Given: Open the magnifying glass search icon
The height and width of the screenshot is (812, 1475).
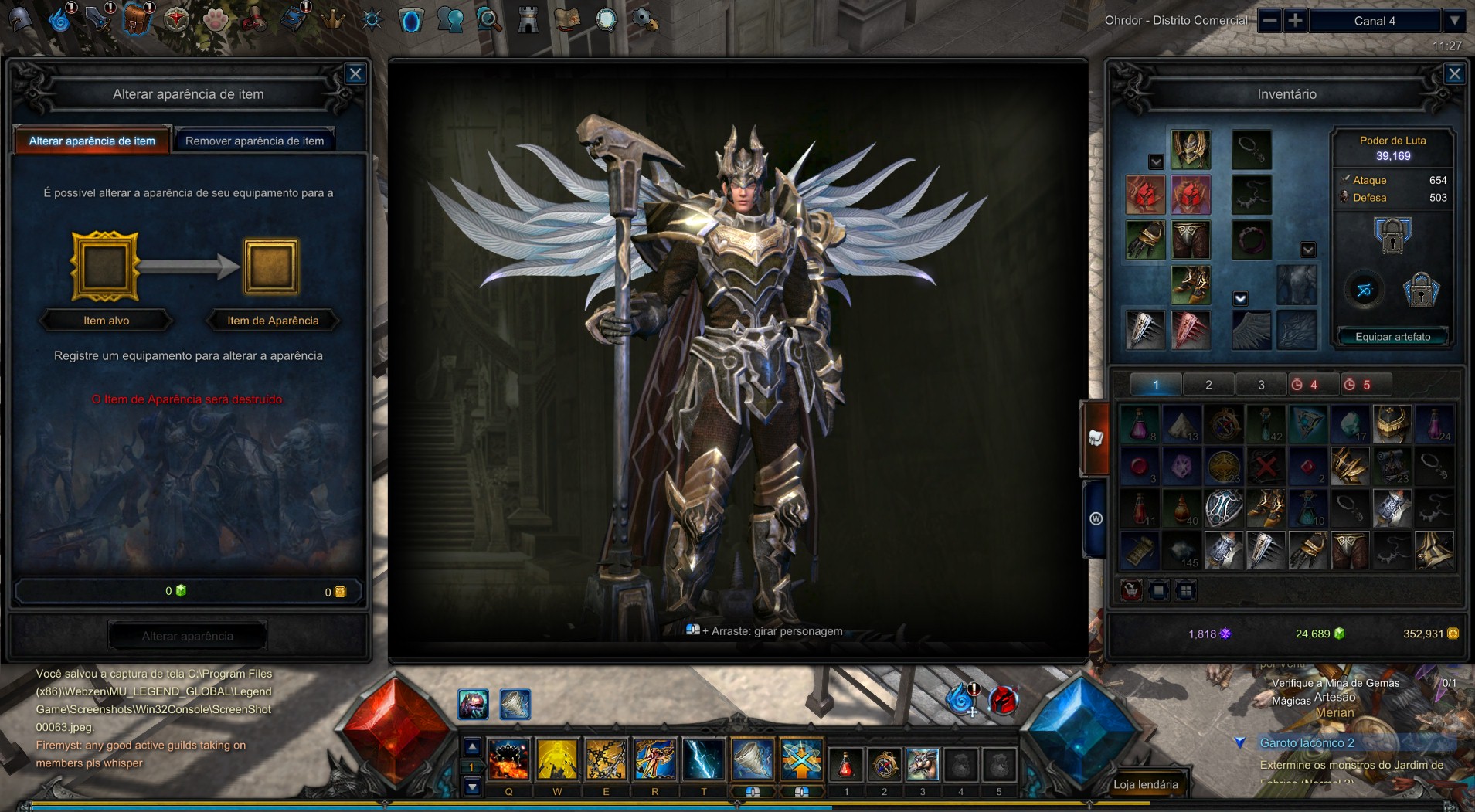Looking at the screenshot, I should click(489, 19).
